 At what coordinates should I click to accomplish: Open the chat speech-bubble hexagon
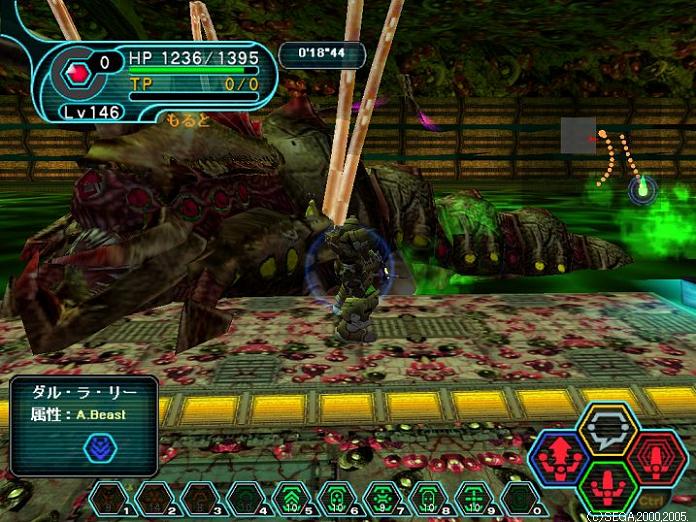click(x=608, y=430)
